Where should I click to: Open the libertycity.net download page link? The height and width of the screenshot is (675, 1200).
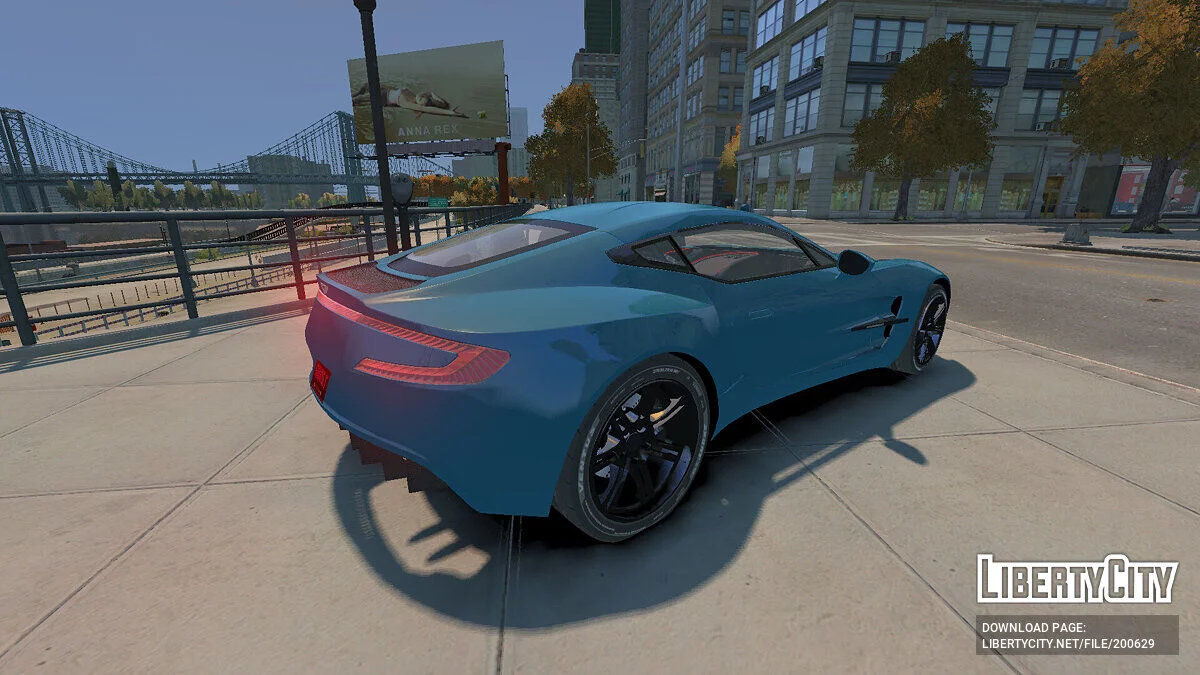[x=1067, y=644]
